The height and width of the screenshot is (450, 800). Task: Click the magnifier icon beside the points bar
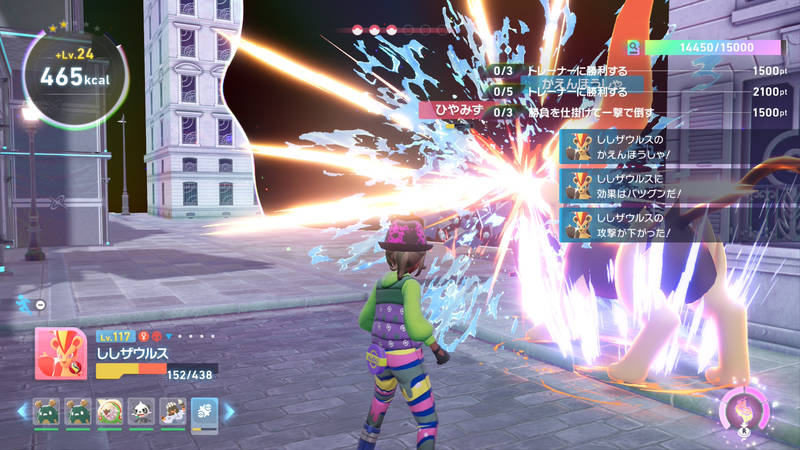(x=632, y=47)
